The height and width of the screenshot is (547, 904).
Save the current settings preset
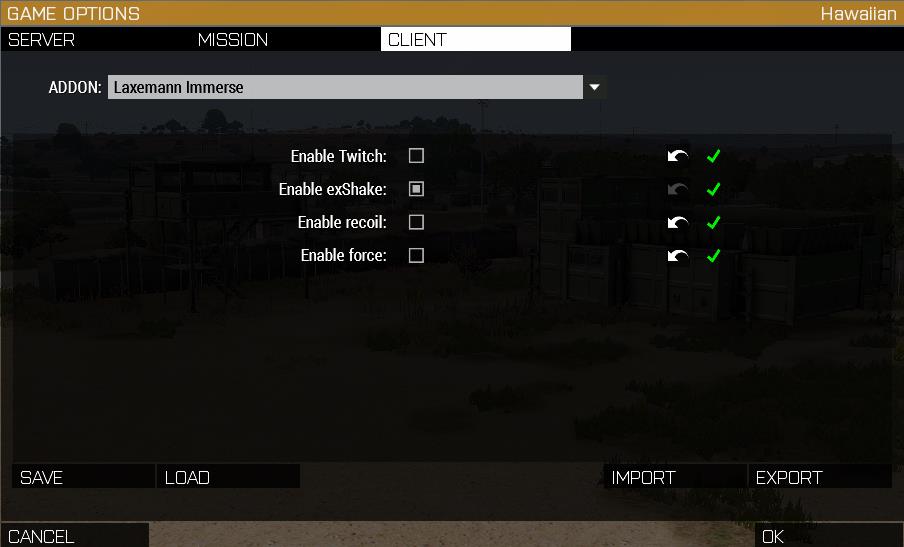(x=84, y=477)
